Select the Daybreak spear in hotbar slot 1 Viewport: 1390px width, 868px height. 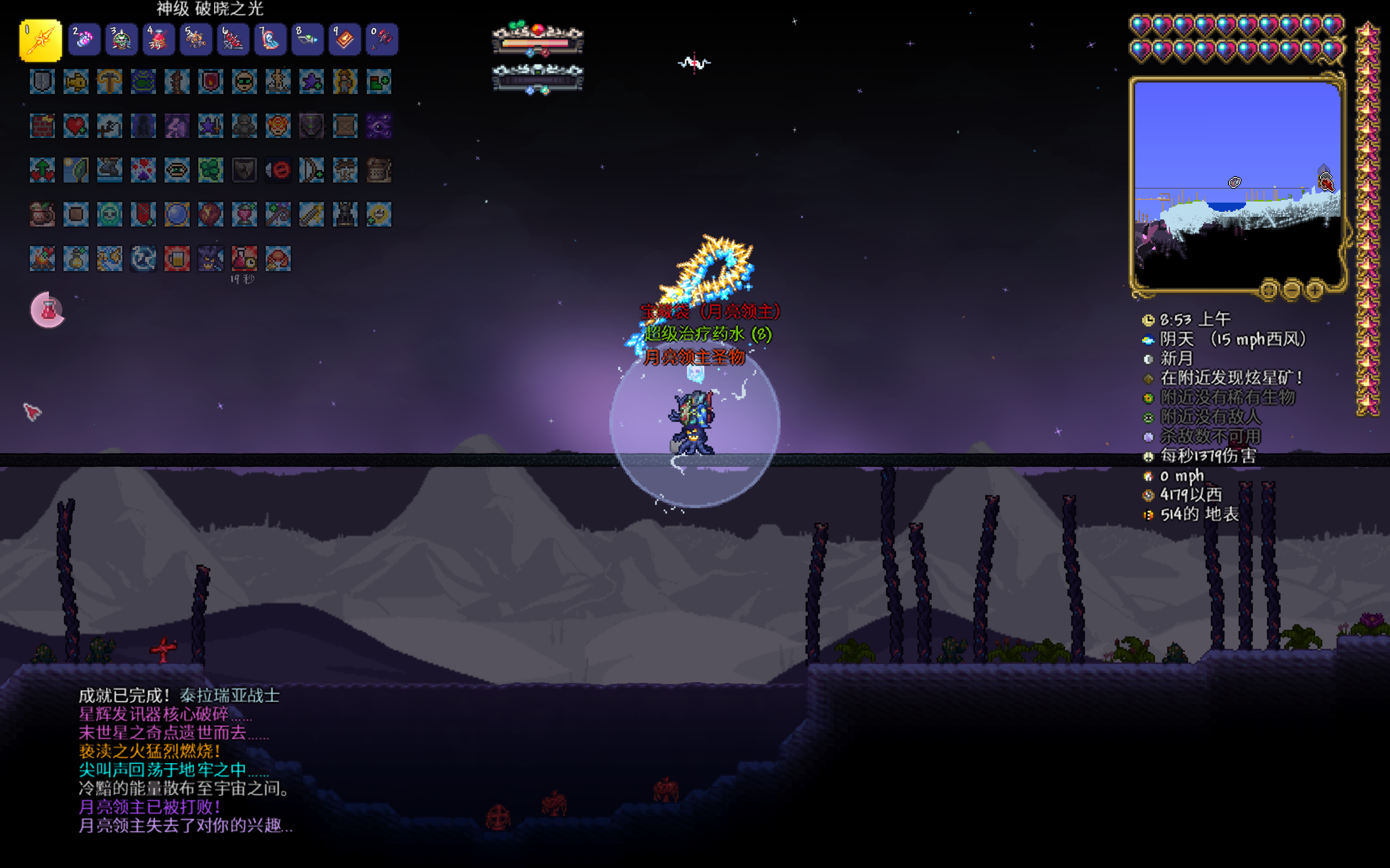40,40
